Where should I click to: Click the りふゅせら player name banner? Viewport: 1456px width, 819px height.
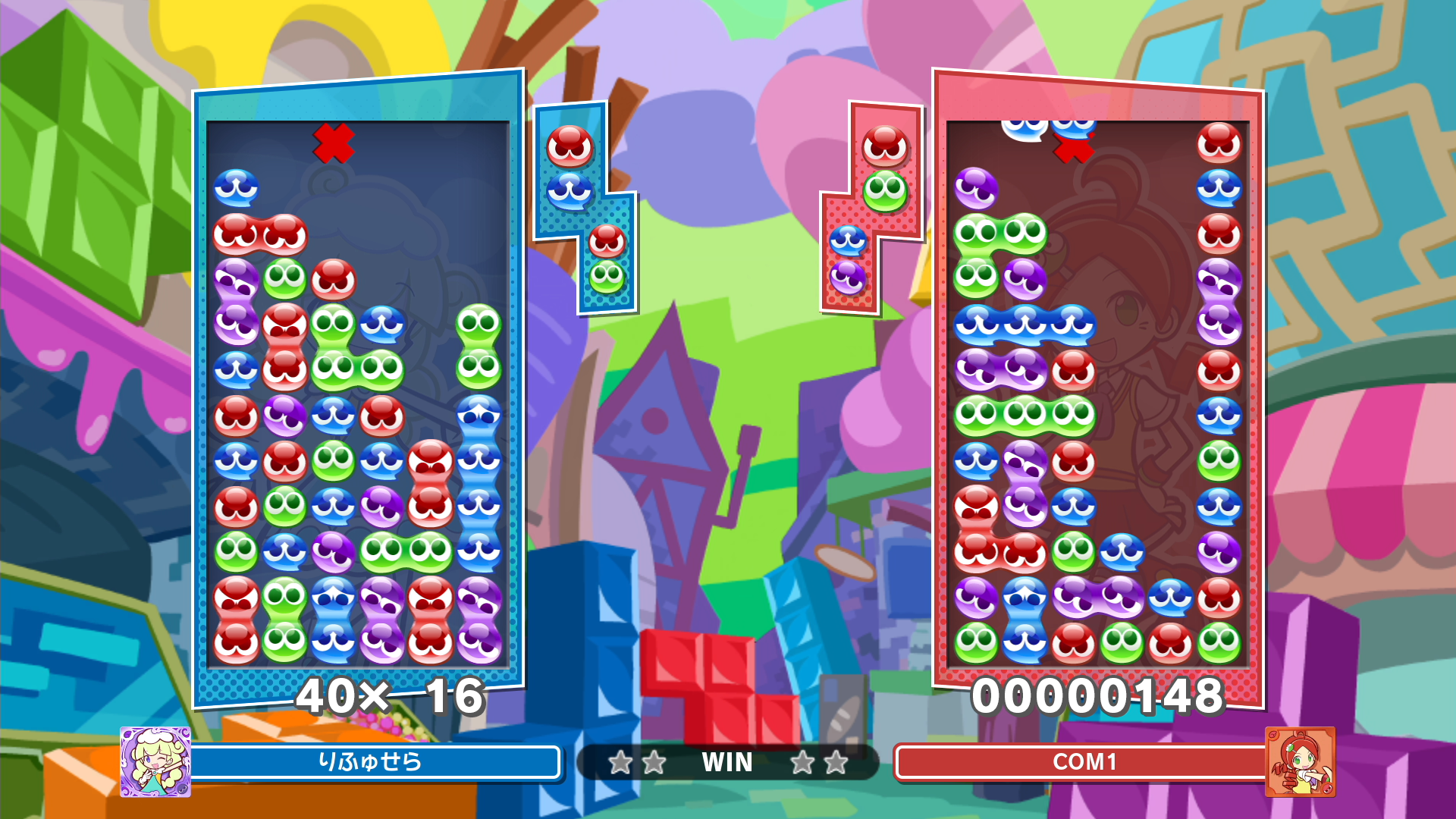click(372, 761)
